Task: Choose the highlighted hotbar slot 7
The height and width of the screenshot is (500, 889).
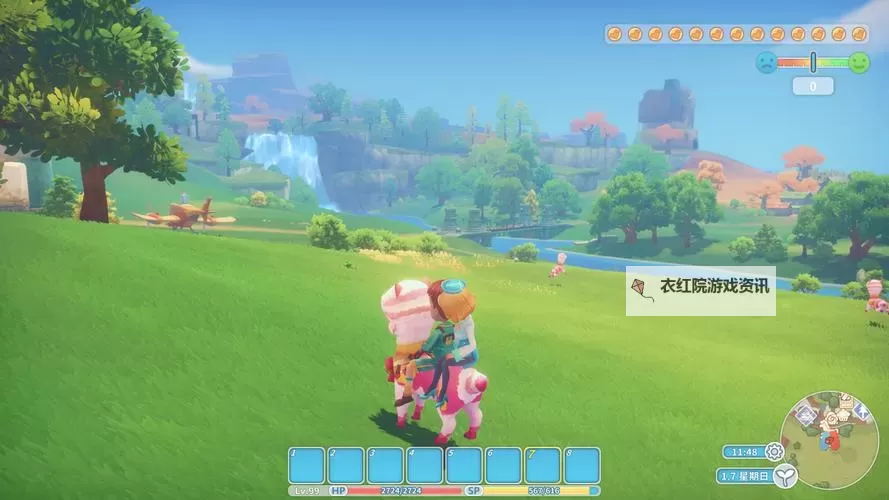Action: coord(543,466)
